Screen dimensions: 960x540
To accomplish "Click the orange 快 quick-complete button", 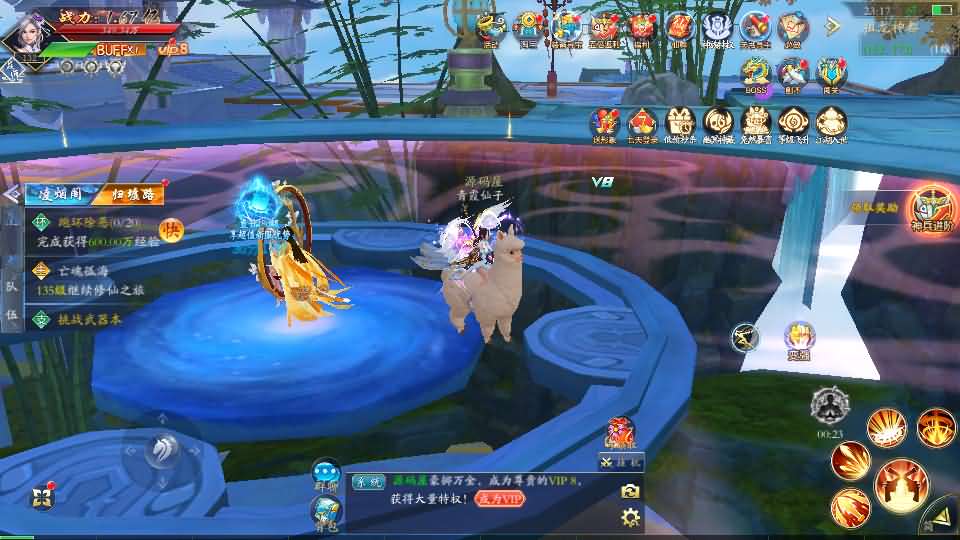I will pos(171,230).
